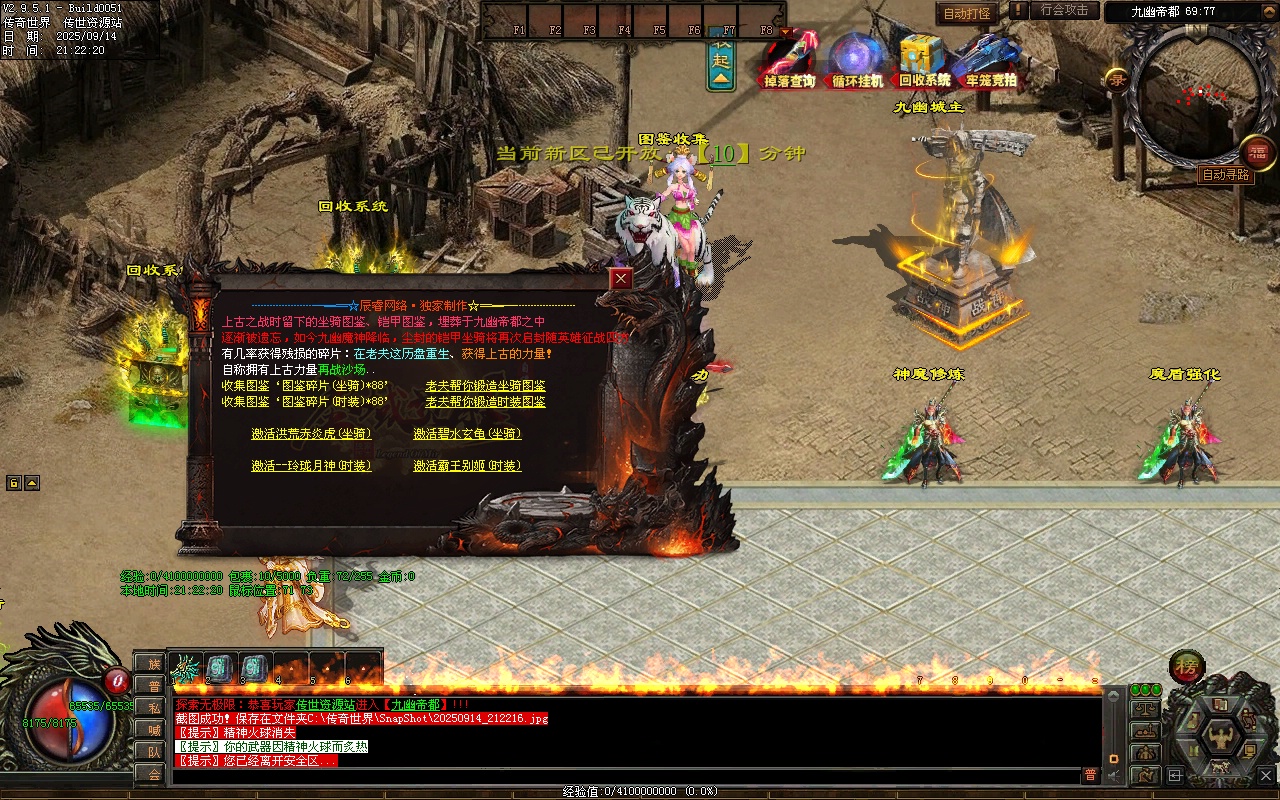The height and width of the screenshot is (800, 1280).
Task: Choose 老夫帮你锻造坐骑图鉴 dialogue link
Action: pyautogui.click(x=485, y=386)
